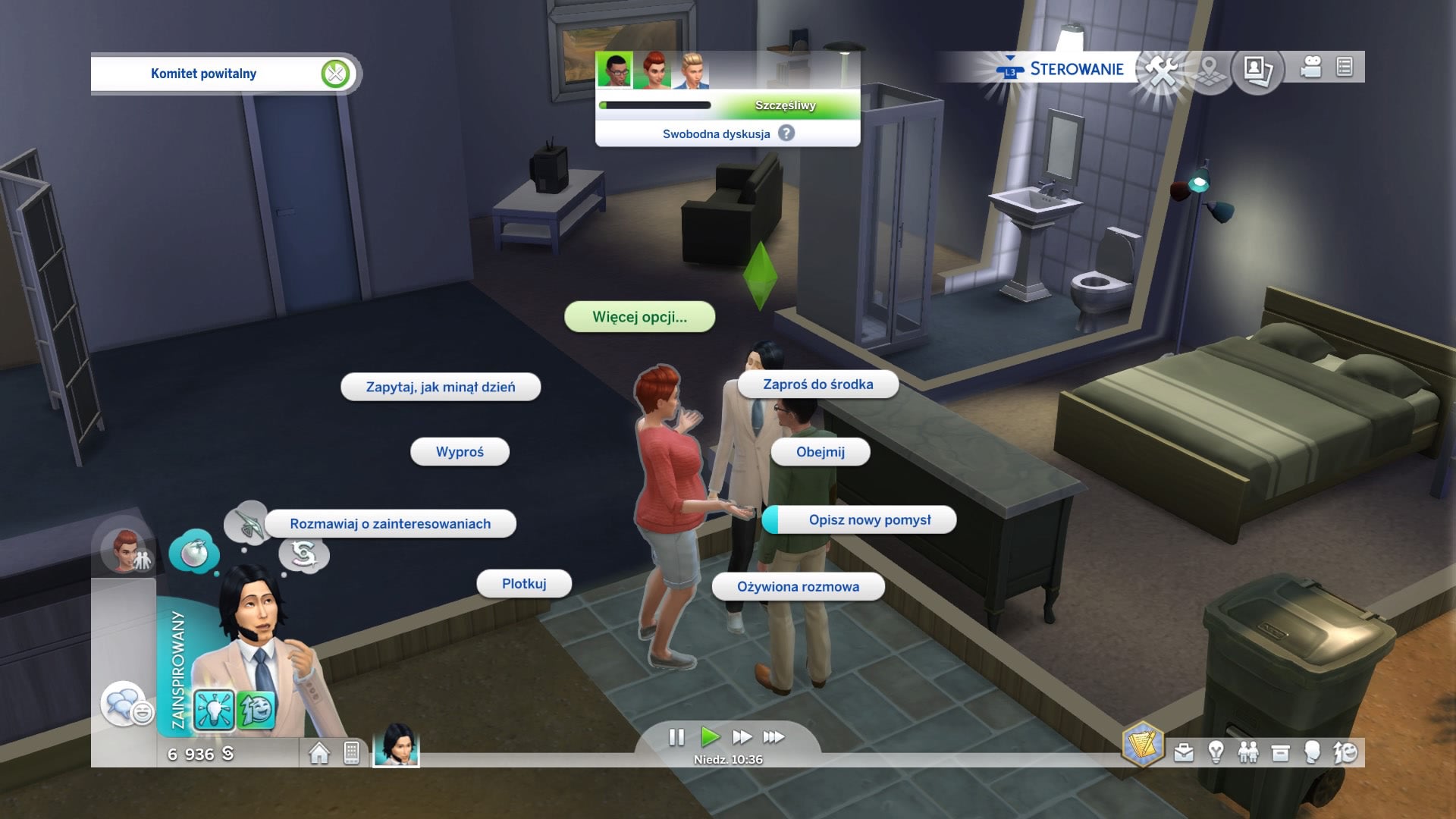Select Zapytaj, jak minął dzień

441,387
